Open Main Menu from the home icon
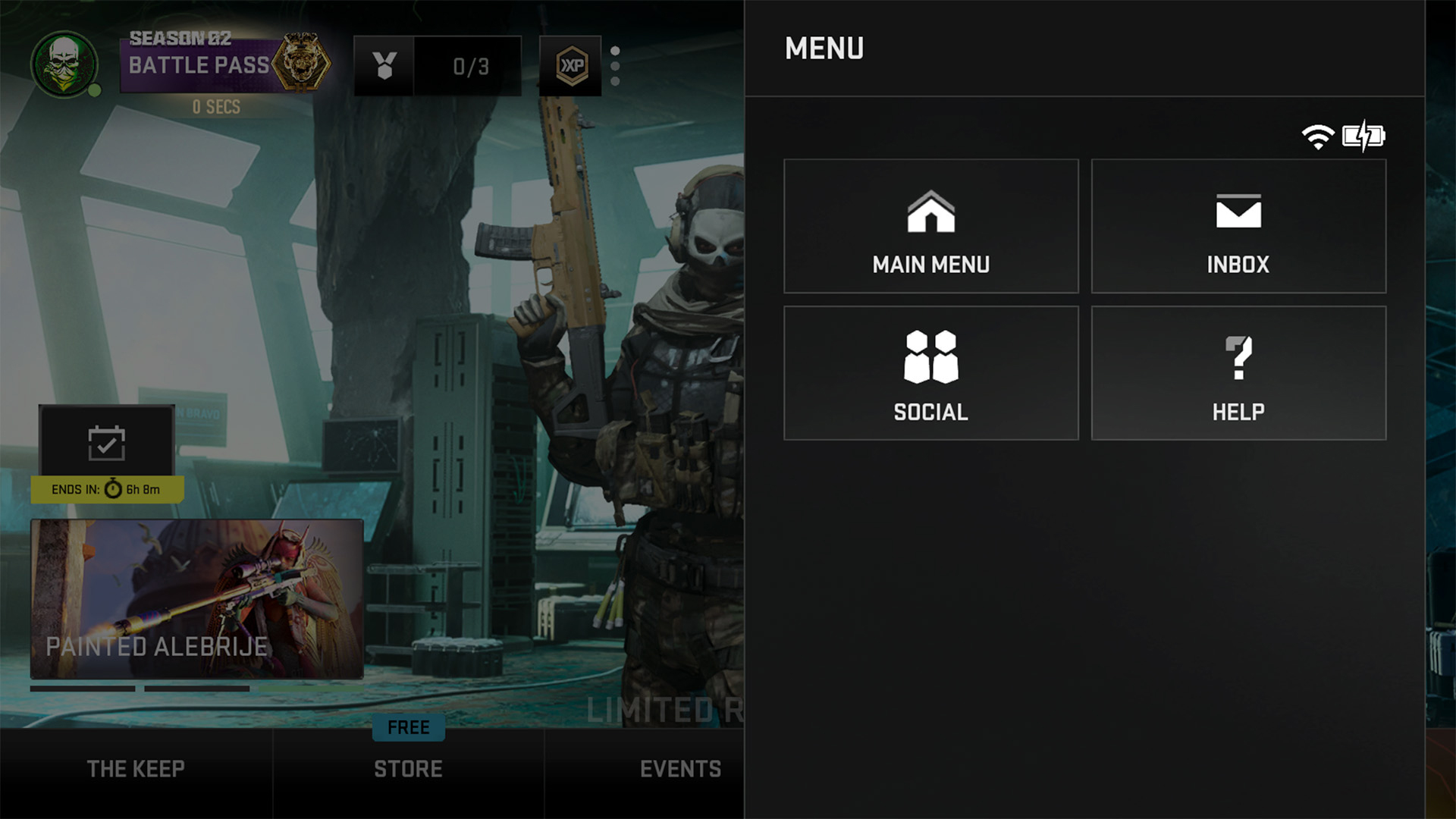This screenshot has width=1456, height=819. pyautogui.click(x=931, y=226)
